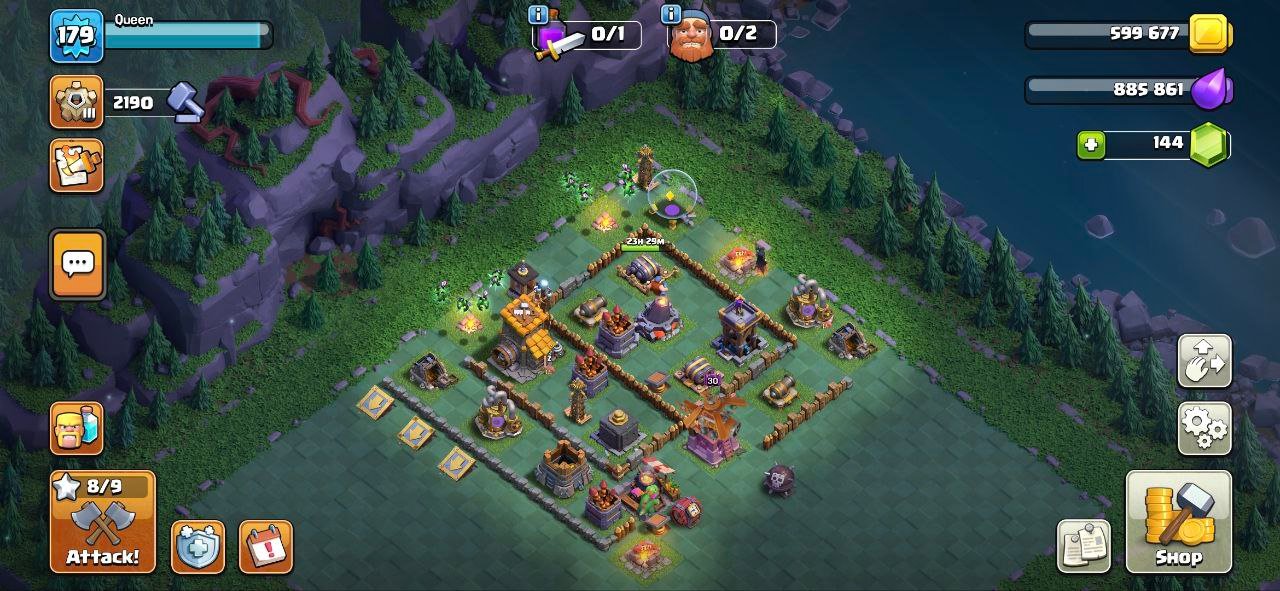Open the shield and plus icon
Image resolution: width=1280 pixels, height=591 pixels.
197,547
